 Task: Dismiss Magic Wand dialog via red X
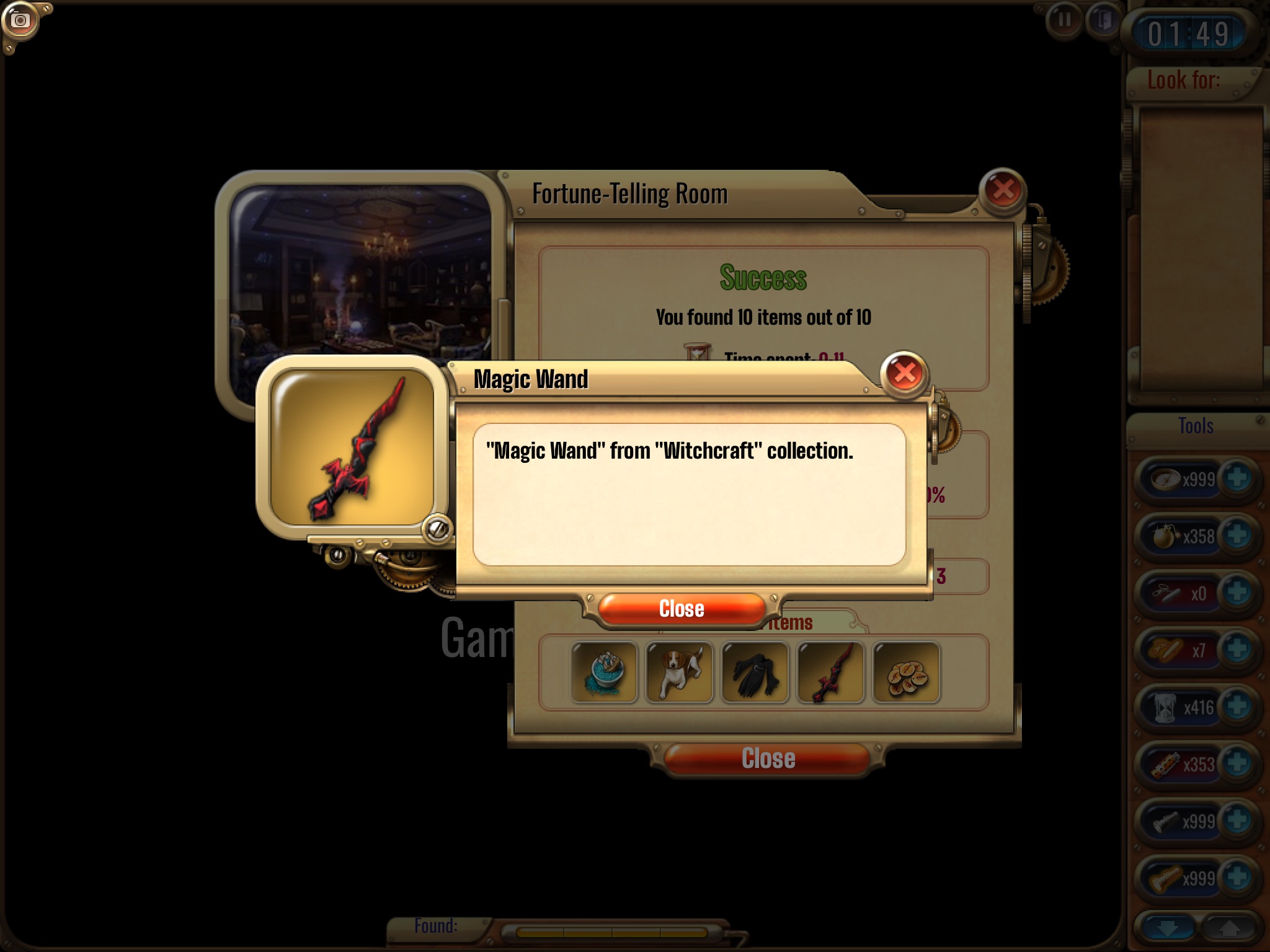point(904,373)
